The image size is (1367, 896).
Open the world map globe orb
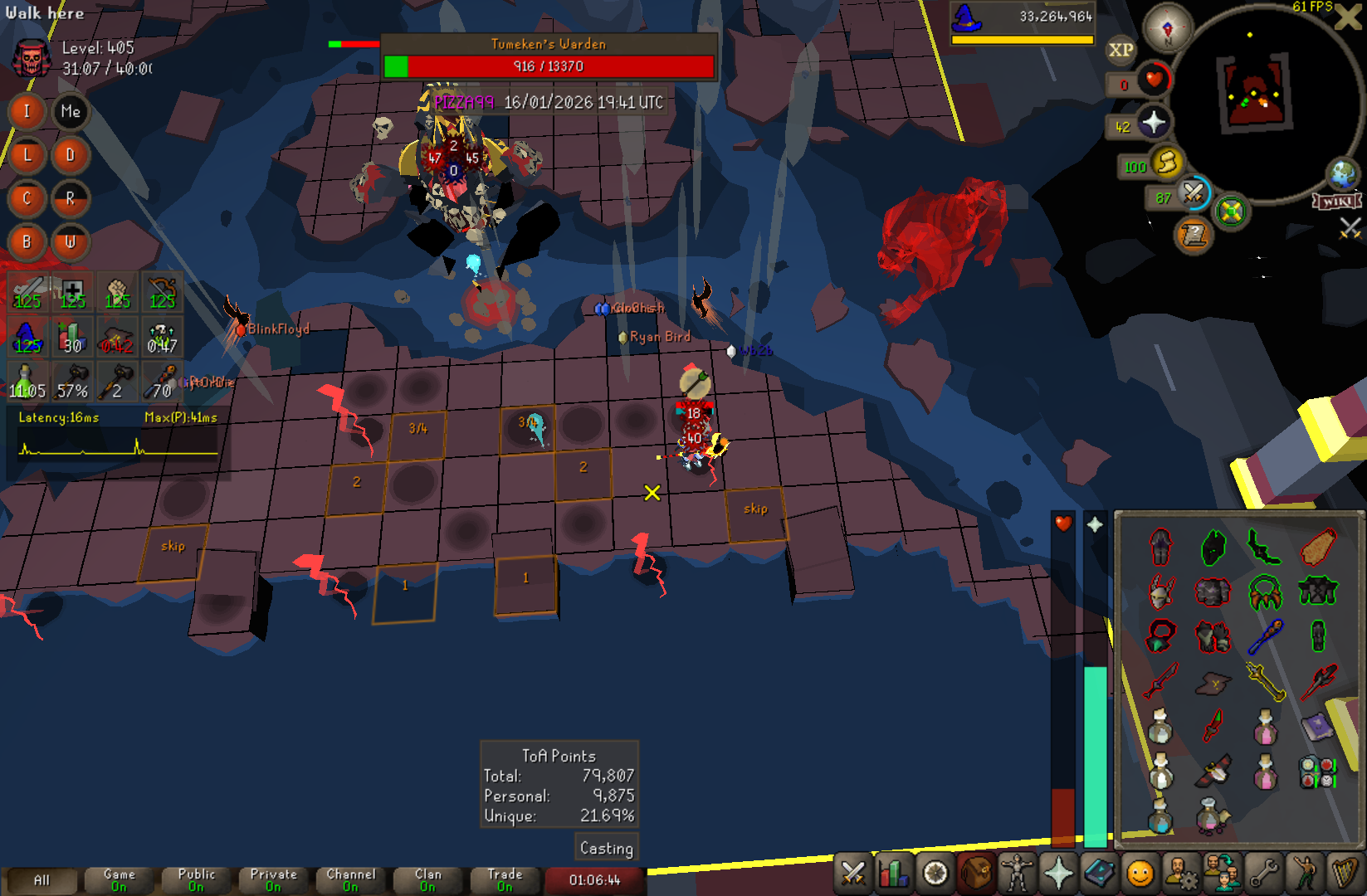(1342, 173)
